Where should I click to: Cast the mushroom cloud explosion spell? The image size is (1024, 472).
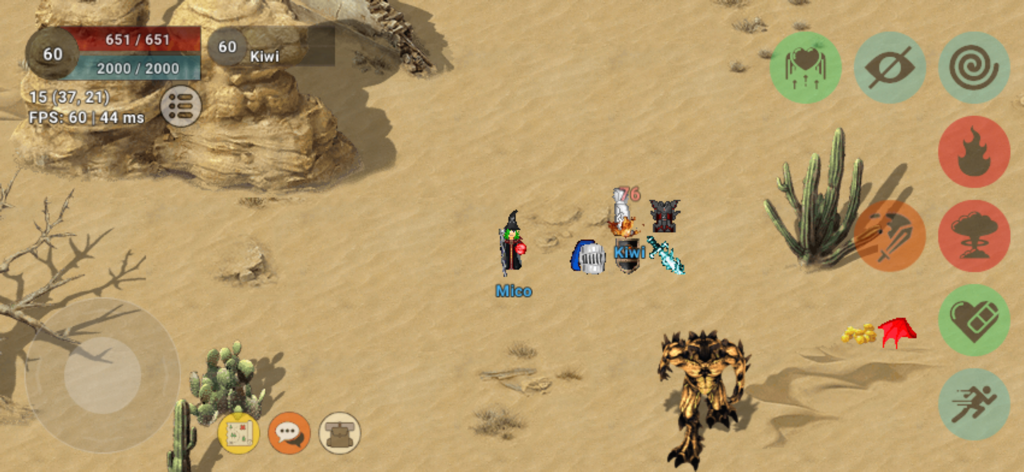(x=973, y=236)
